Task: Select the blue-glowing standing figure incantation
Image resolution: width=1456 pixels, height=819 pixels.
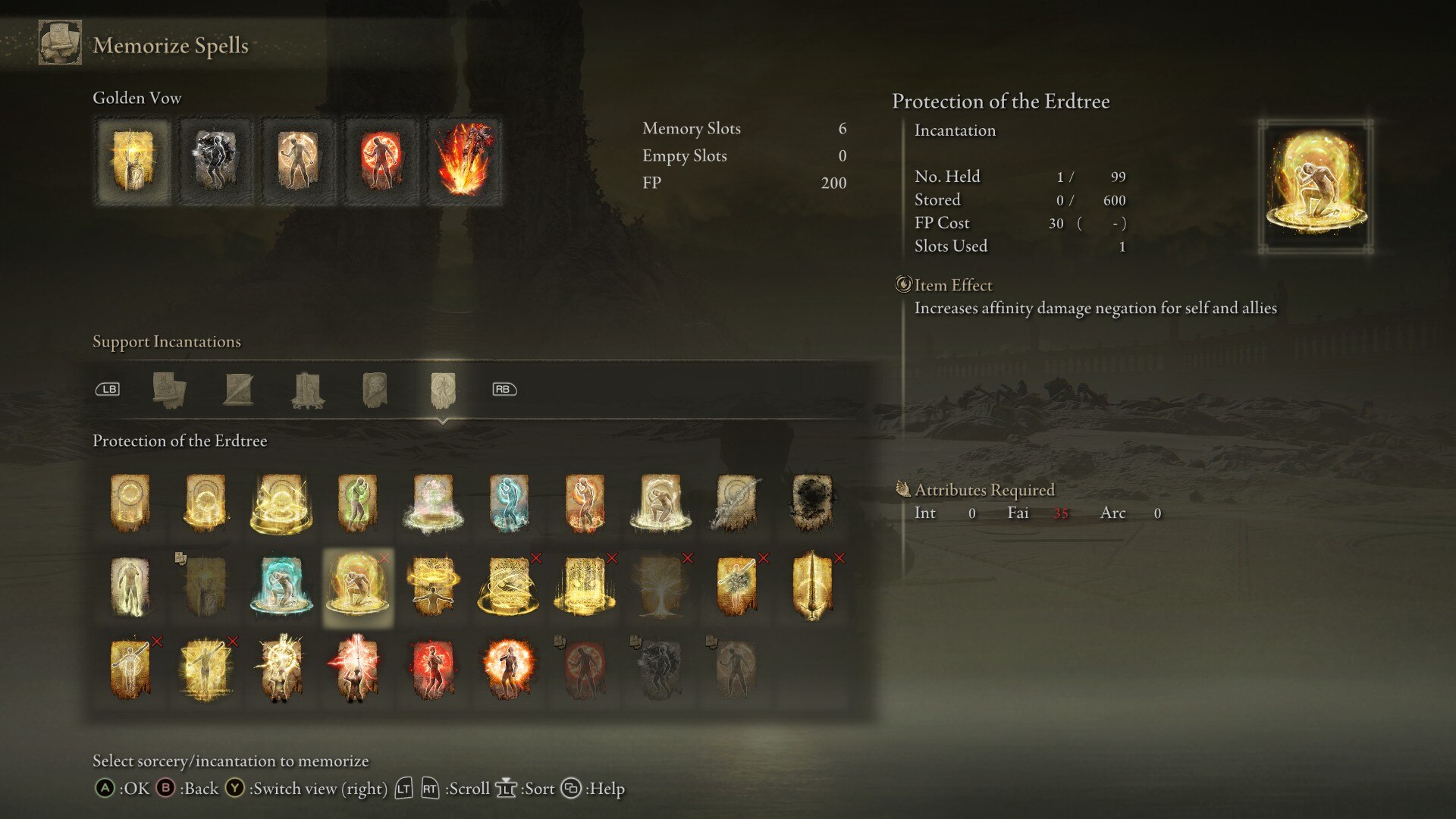Action: (509, 502)
